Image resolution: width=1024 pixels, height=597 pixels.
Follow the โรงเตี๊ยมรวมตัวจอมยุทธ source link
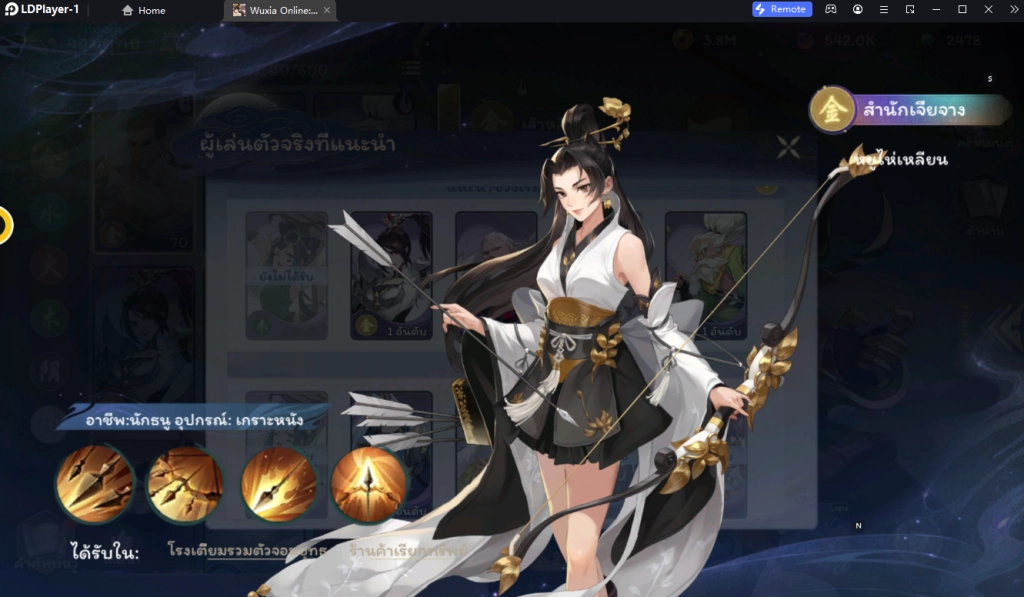point(249,551)
